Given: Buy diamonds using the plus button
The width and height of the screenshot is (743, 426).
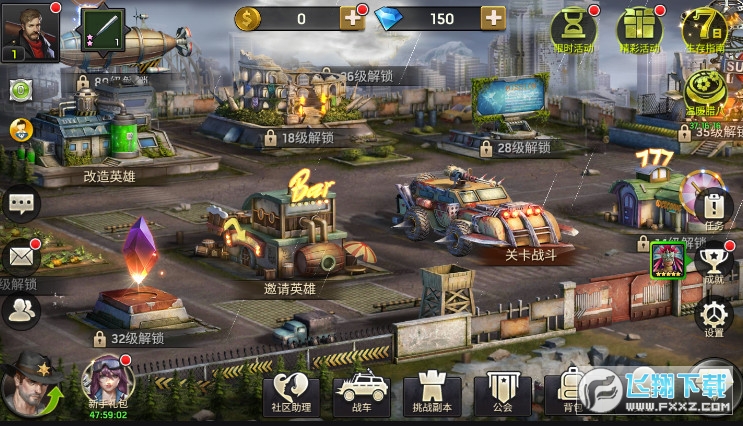Looking at the screenshot, I should [493, 17].
